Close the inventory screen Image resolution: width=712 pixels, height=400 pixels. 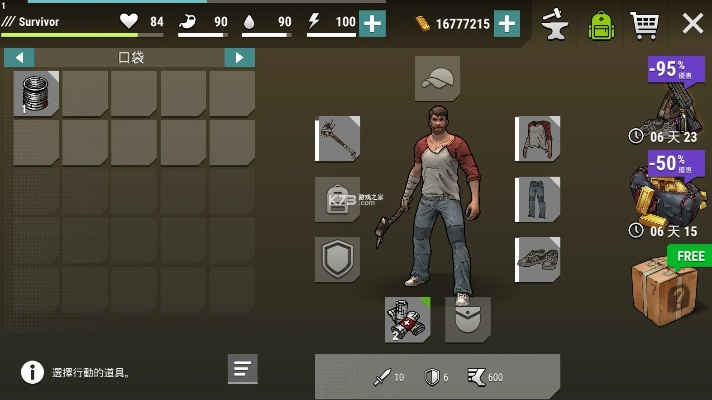[691, 23]
